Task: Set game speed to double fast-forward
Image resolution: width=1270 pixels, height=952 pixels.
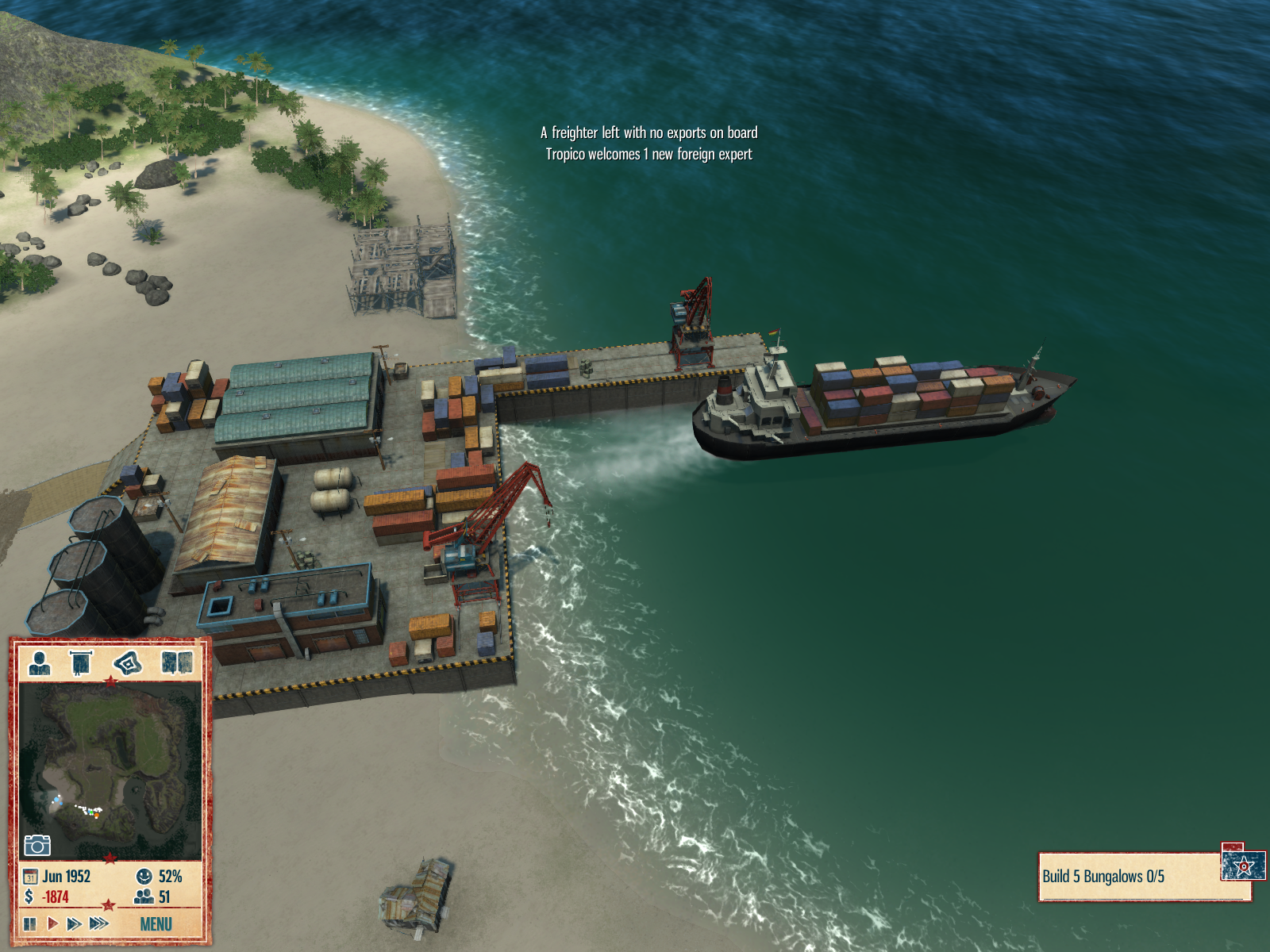Action: pyautogui.click(x=74, y=923)
